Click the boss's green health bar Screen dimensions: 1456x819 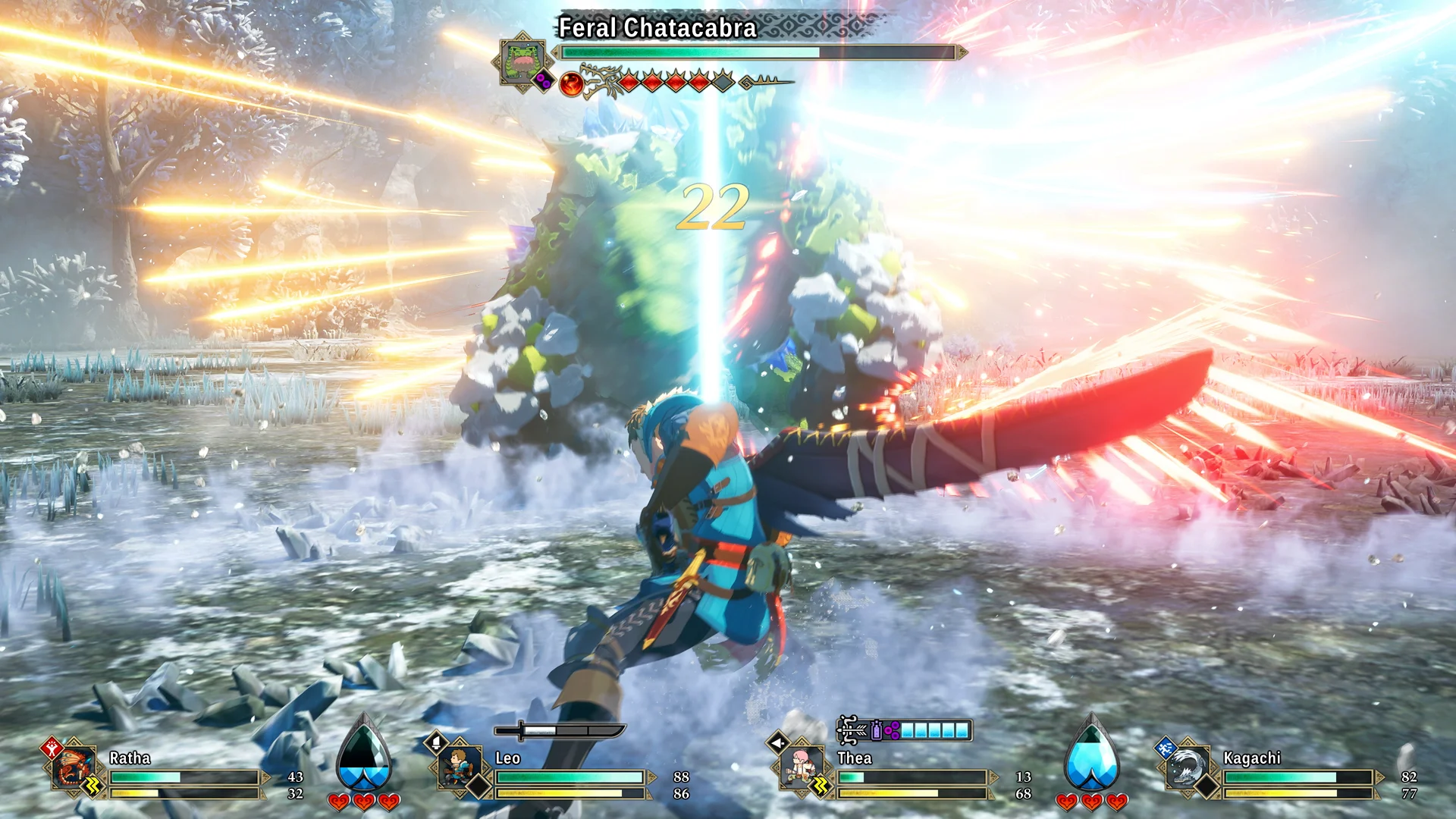682,53
